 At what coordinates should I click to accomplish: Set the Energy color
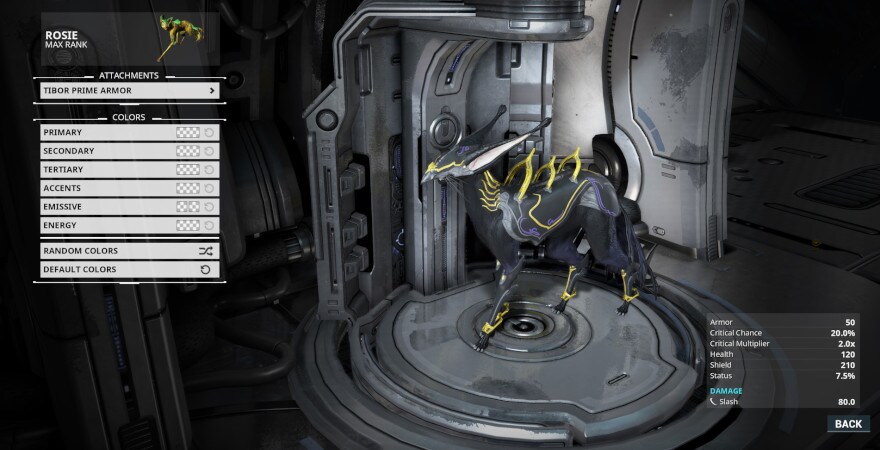pos(128,225)
